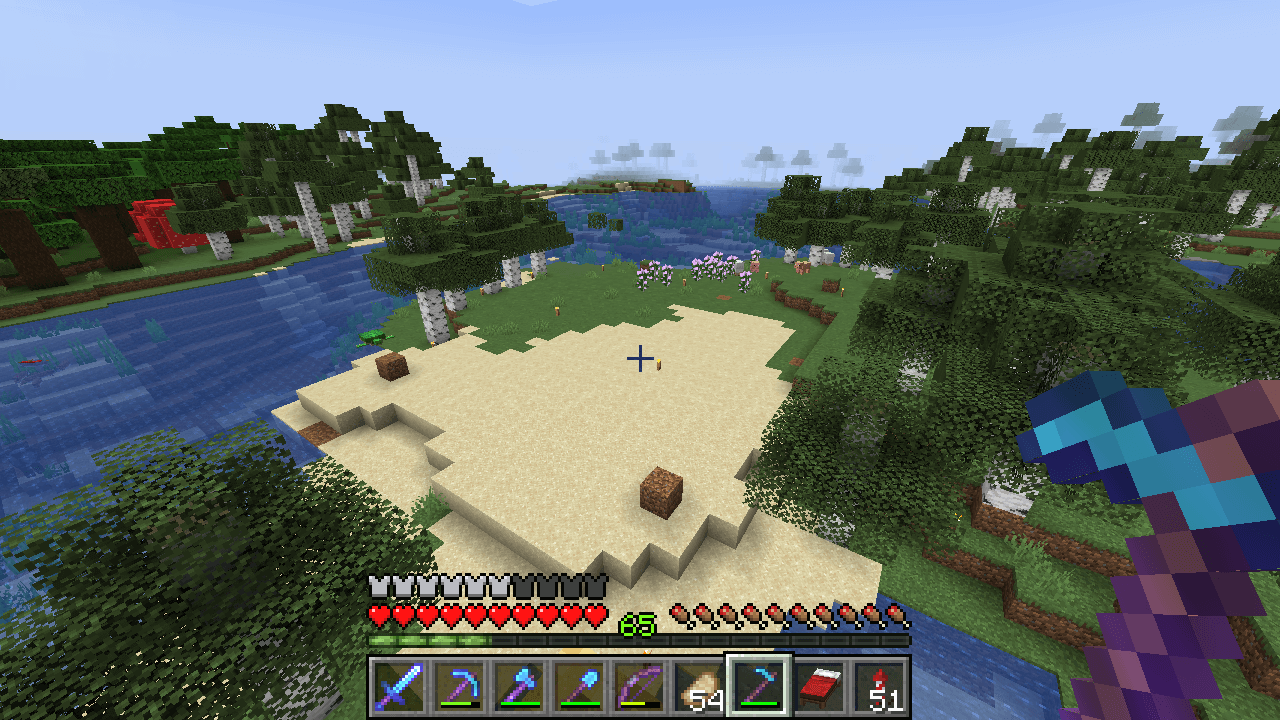
Task: Click the torch standing on the sand
Action: coord(658,365)
